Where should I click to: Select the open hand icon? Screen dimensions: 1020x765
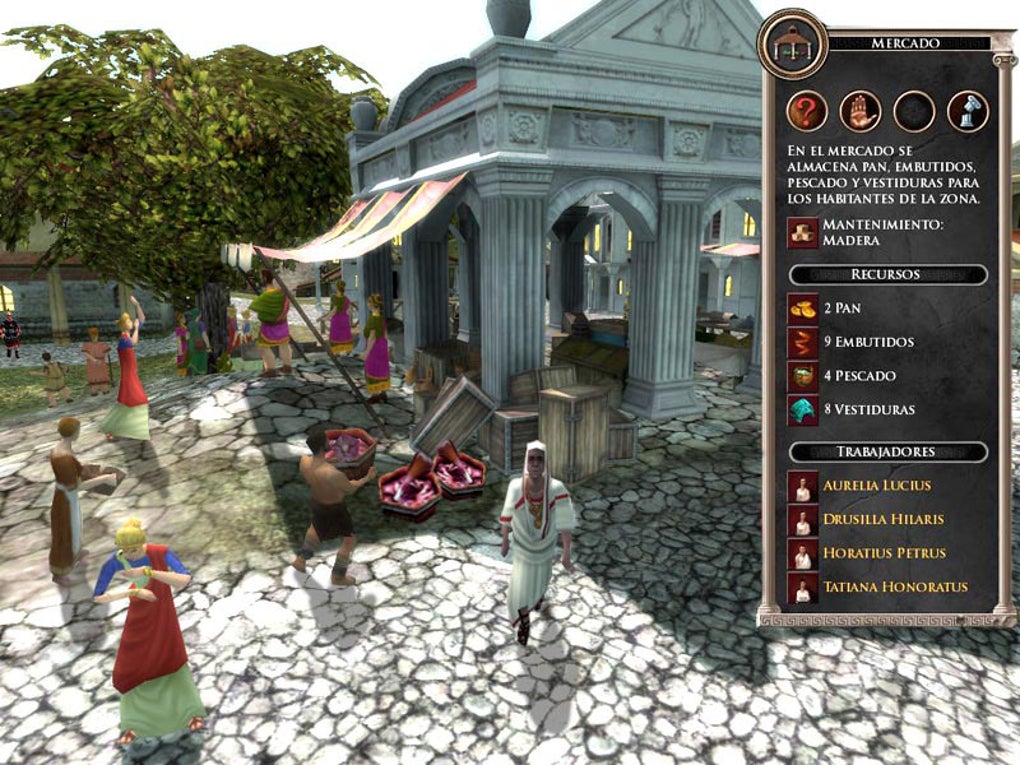[860, 111]
